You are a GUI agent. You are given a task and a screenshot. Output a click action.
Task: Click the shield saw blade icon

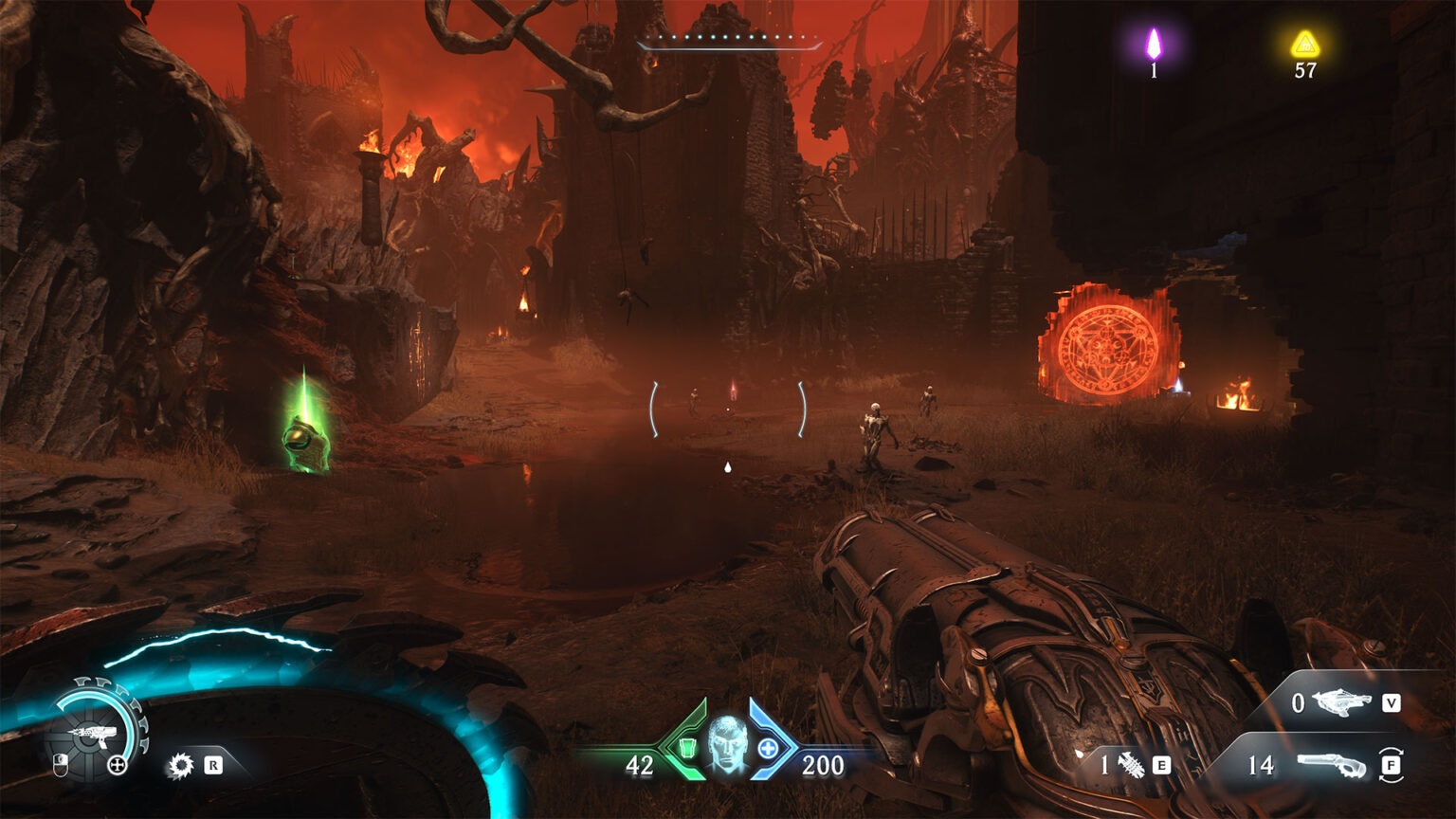(x=180, y=765)
